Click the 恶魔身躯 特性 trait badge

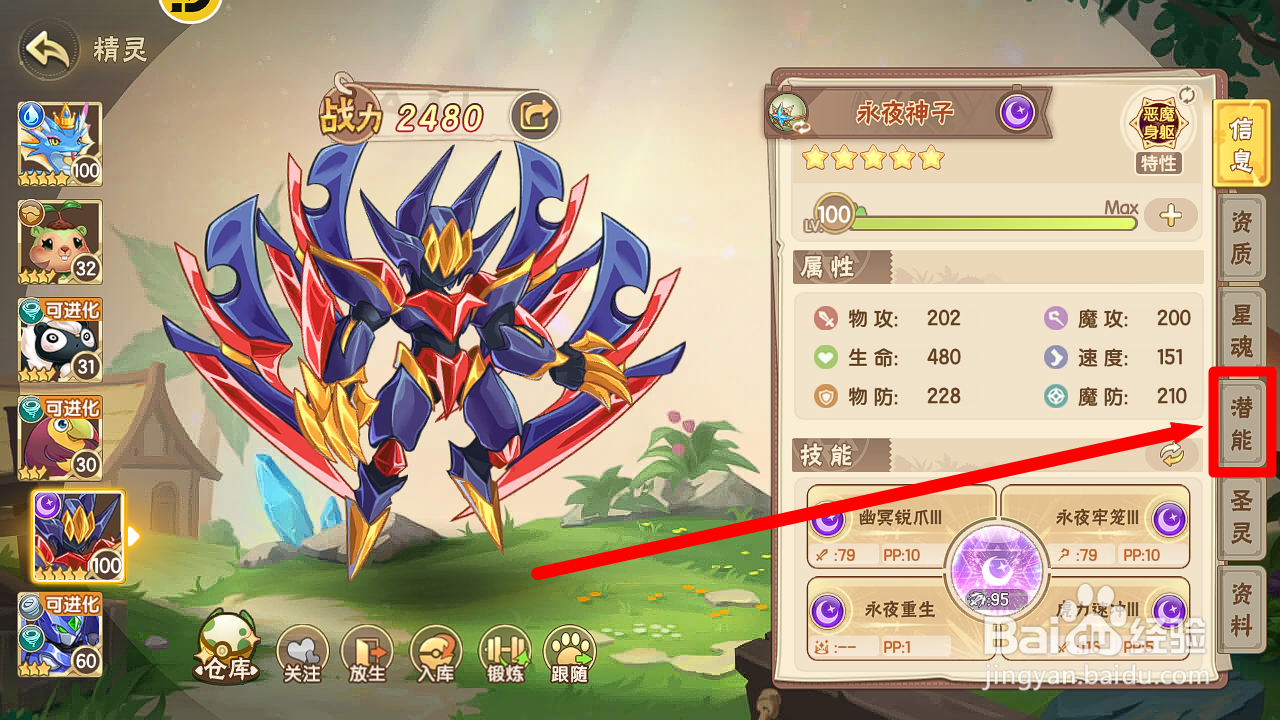click(x=1160, y=125)
